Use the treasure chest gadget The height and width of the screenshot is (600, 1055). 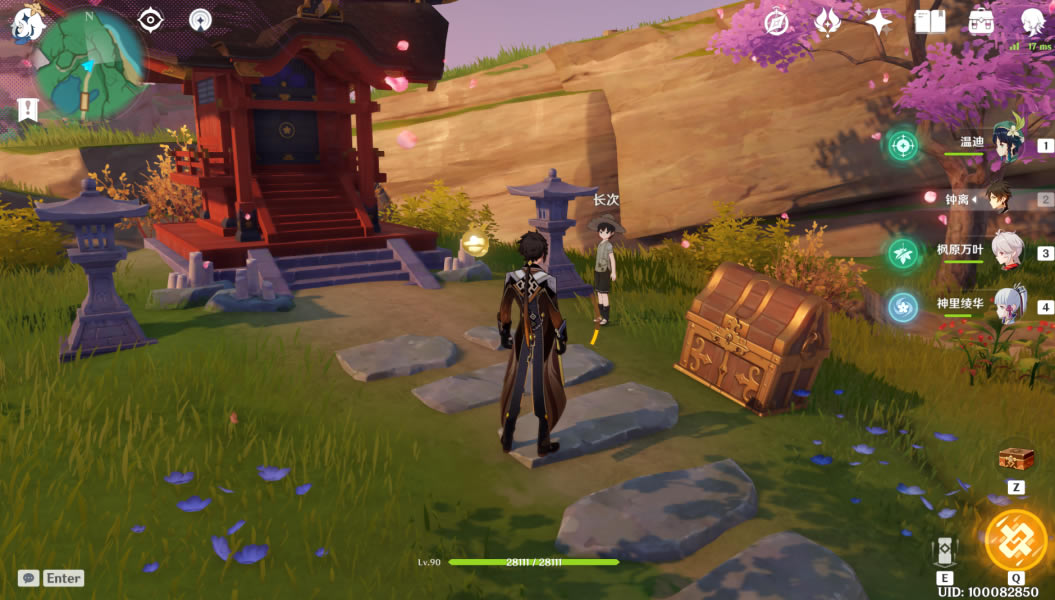click(x=1015, y=460)
